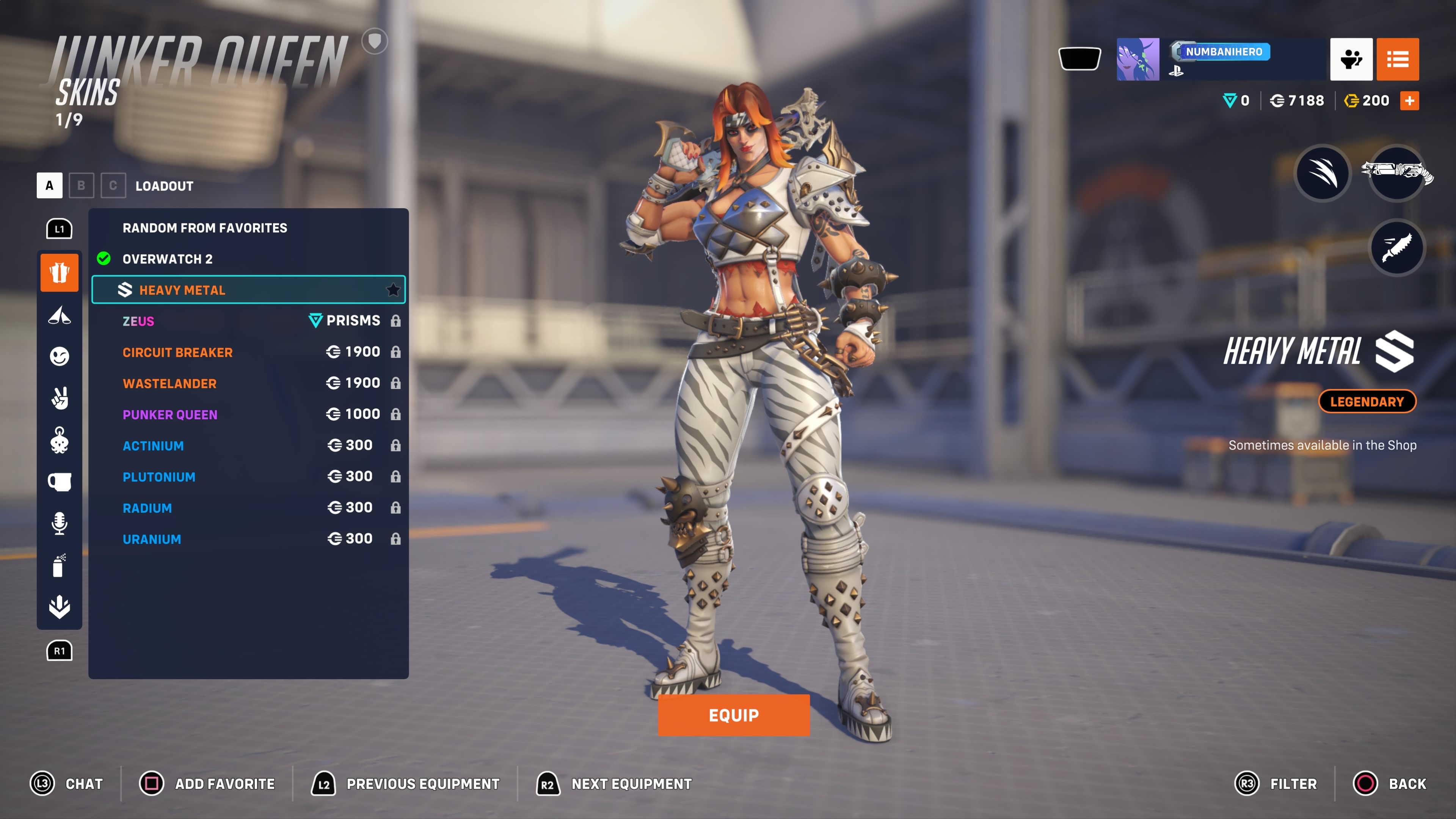Pick the Punker Queen skin
This screenshot has height=819, width=1456.
point(249,414)
